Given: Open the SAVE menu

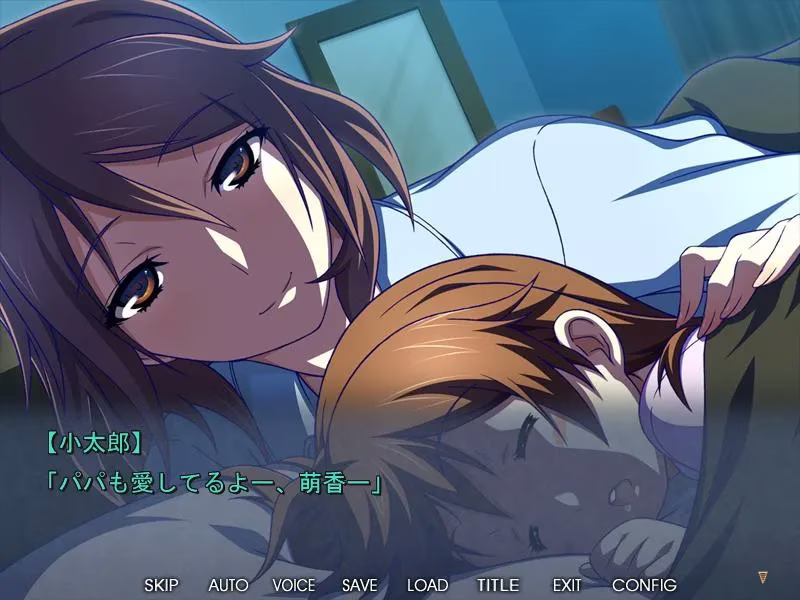Looking at the screenshot, I should 360,585.
